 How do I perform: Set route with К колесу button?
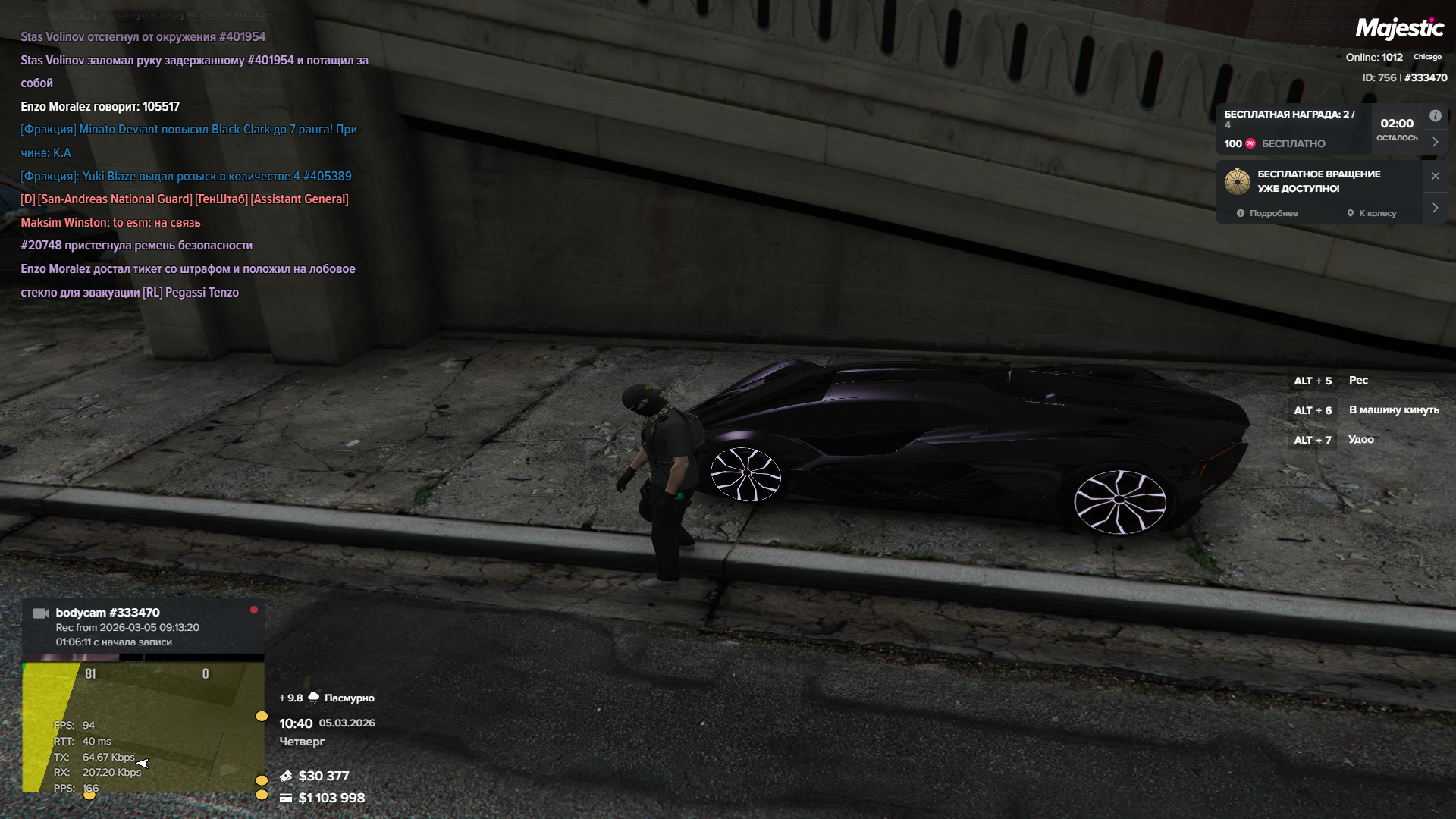coord(1372,213)
